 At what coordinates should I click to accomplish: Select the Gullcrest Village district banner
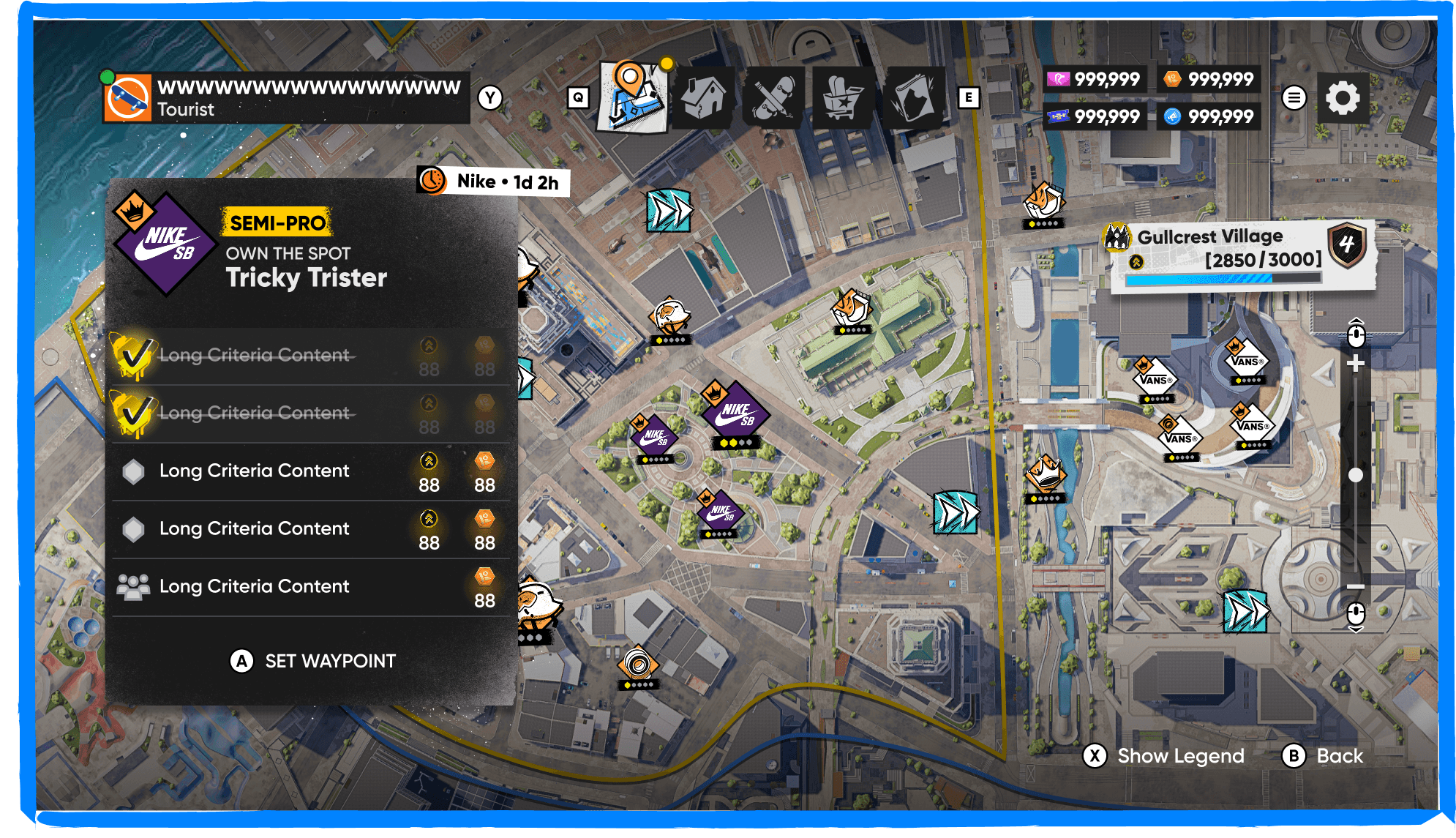pos(1238,255)
